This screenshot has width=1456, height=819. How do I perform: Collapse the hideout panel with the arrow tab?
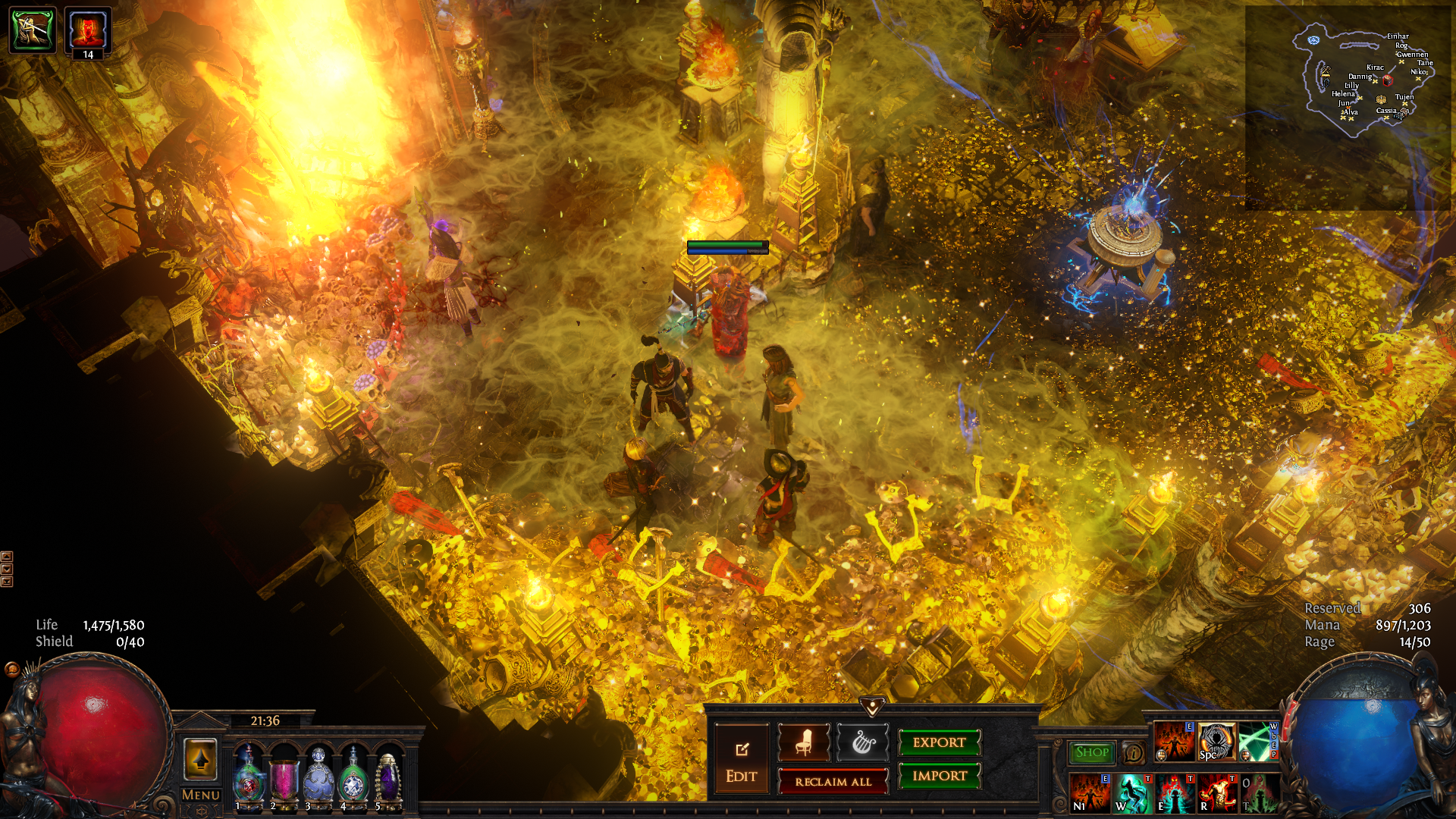tap(872, 707)
